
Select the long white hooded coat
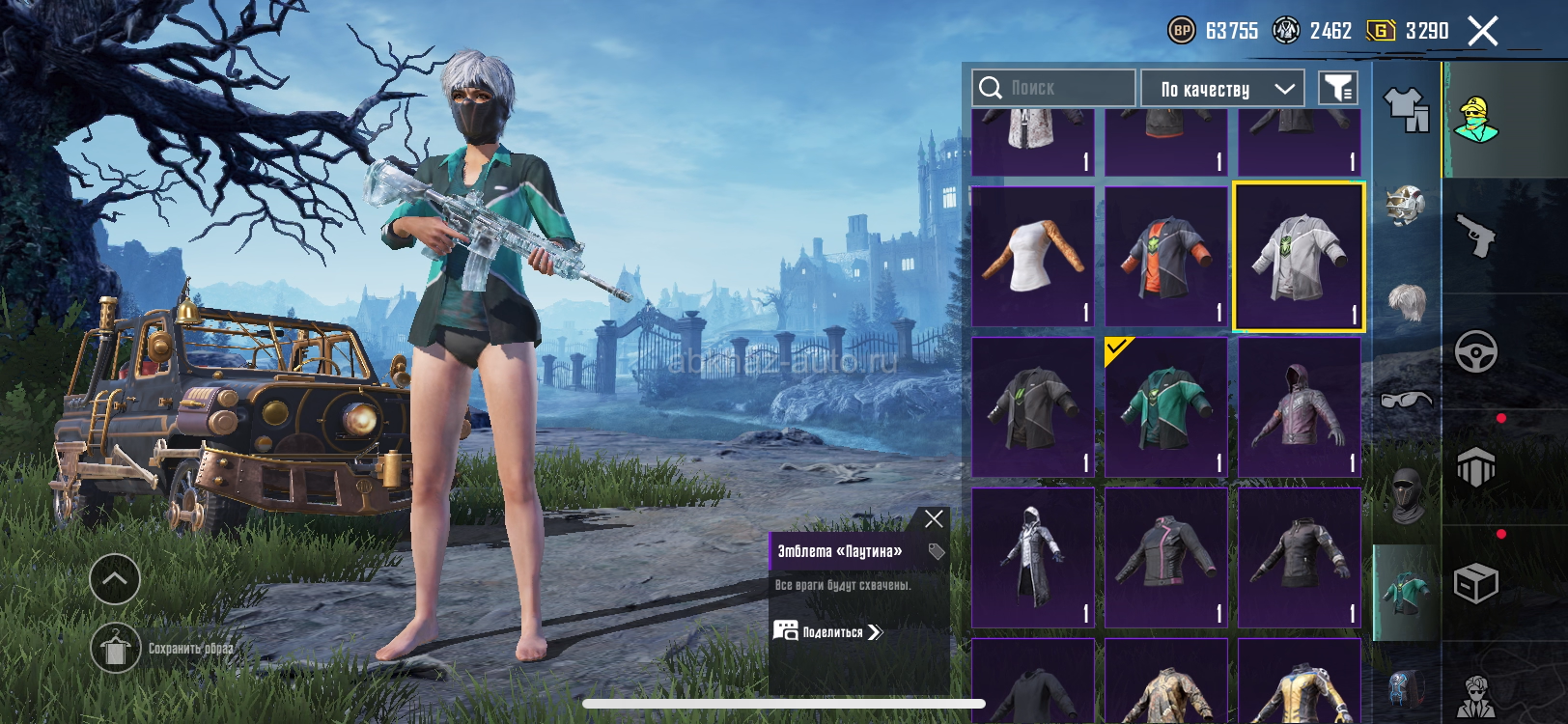pyautogui.click(x=1032, y=558)
